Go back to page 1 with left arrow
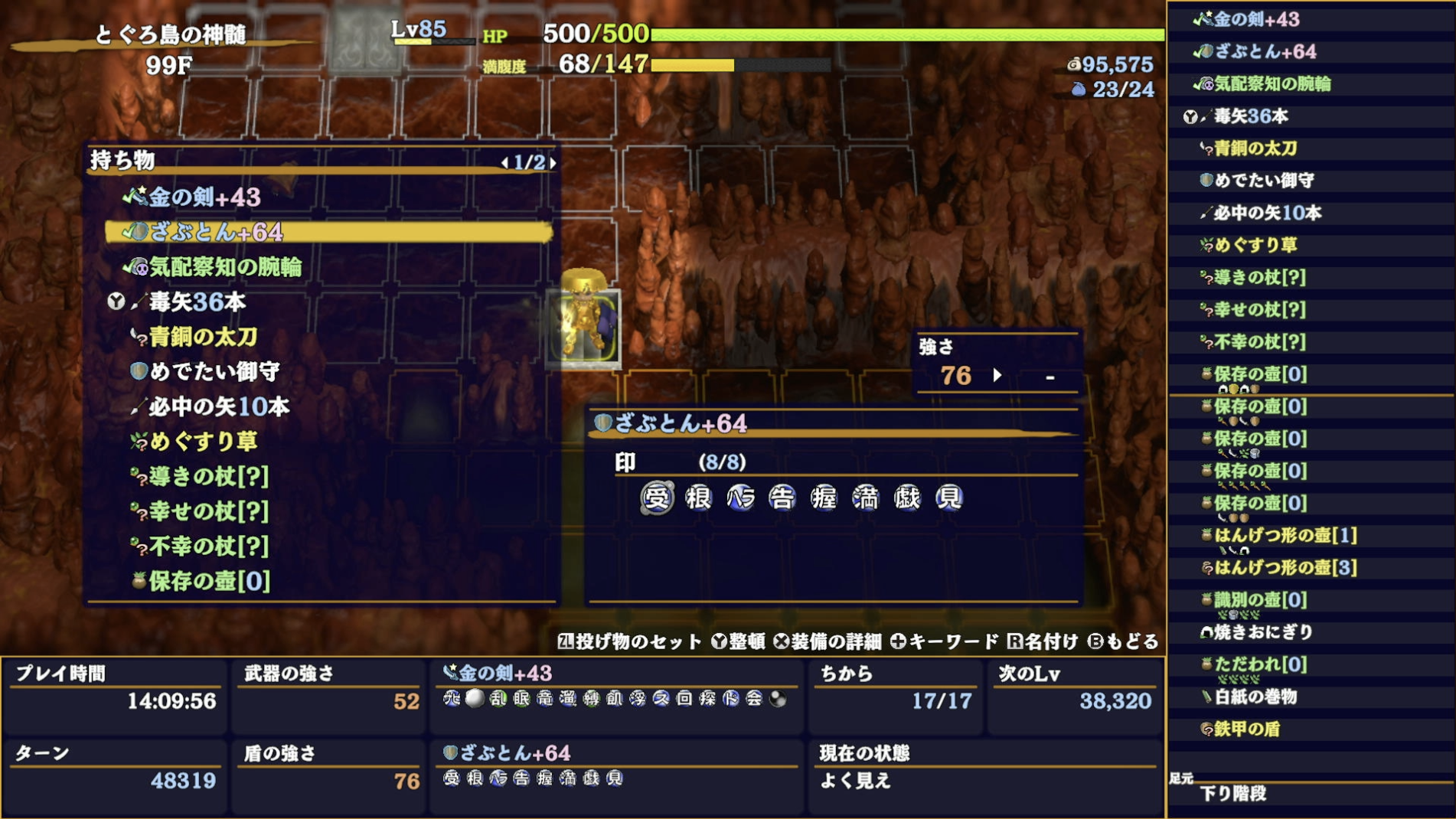1456x819 pixels. click(x=507, y=162)
